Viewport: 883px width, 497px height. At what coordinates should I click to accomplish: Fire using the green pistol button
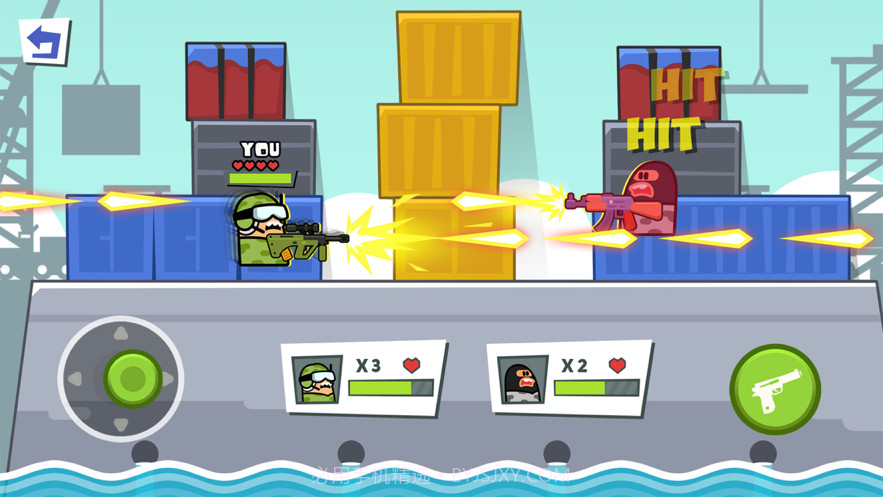click(774, 389)
